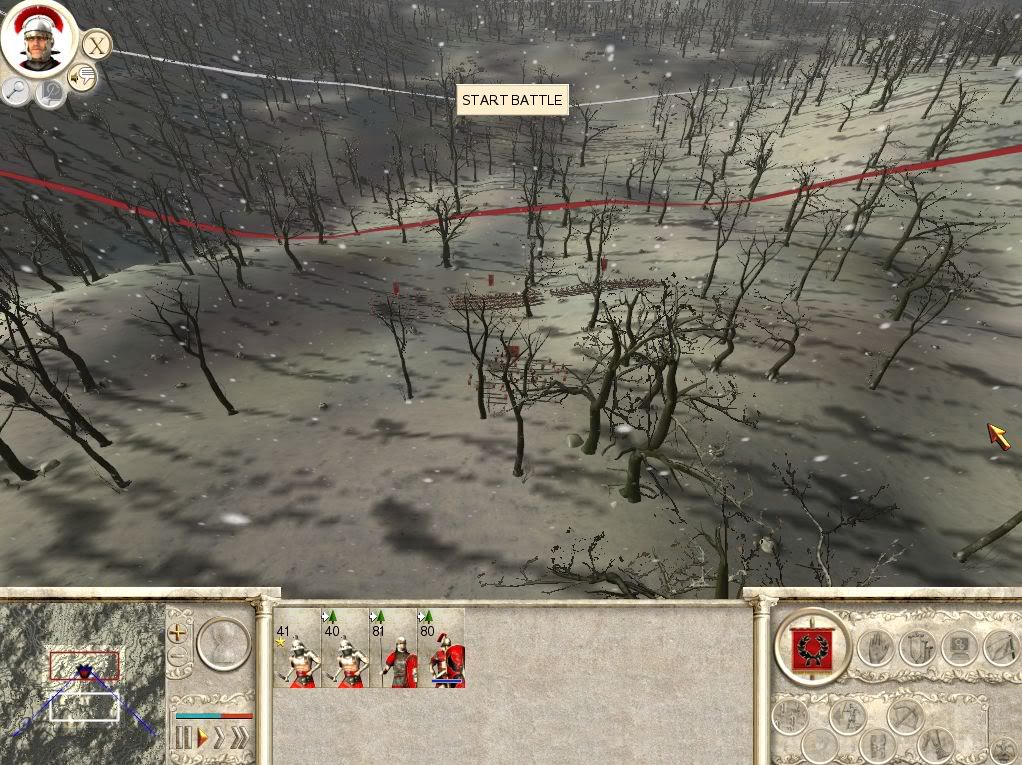Viewport: 1022px width, 765px height.
Task: Zoom in the minimap with the plus button
Action: pos(178,632)
